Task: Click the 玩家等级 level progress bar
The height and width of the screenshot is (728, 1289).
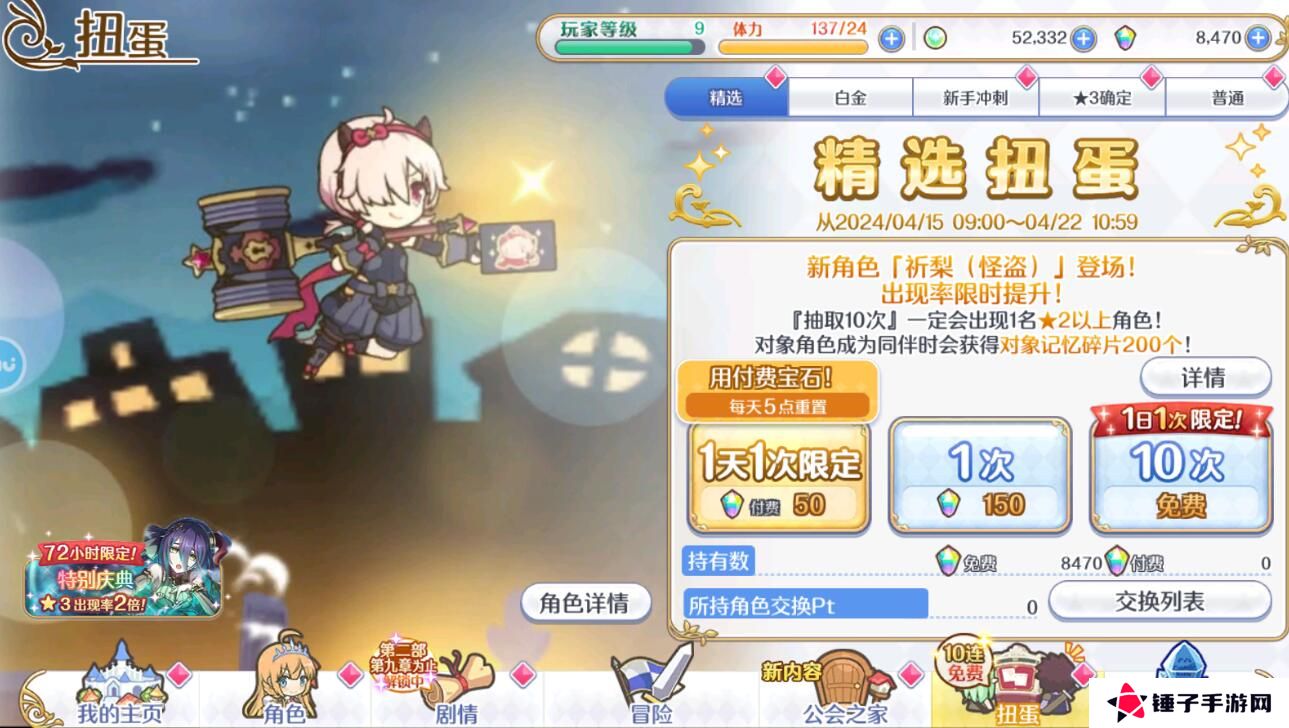Action: click(621, 42)
